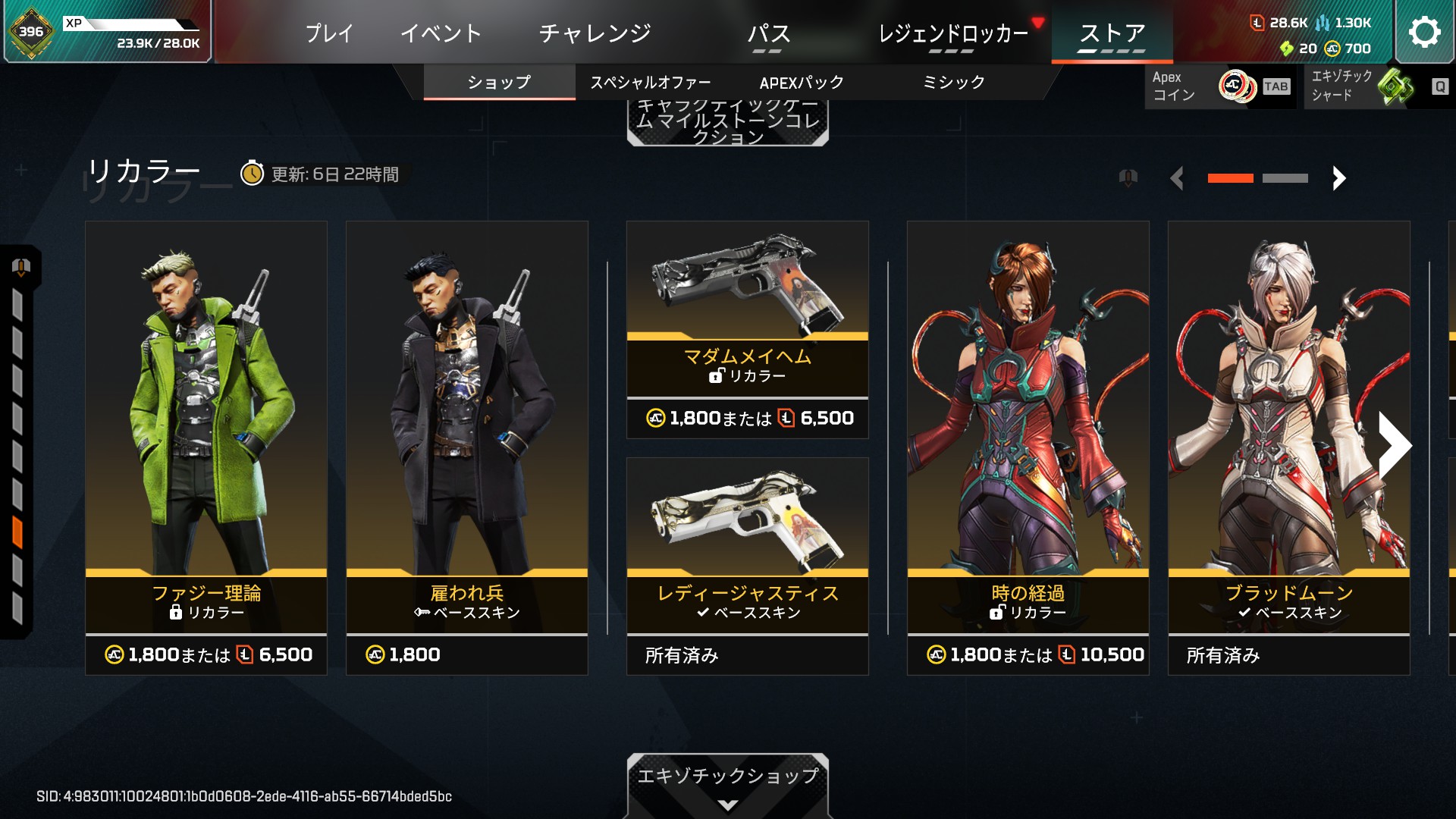Show the ミシック sub-tab
The height and width of the screenshot is (819, 1456).
click(x=953, y=83)
